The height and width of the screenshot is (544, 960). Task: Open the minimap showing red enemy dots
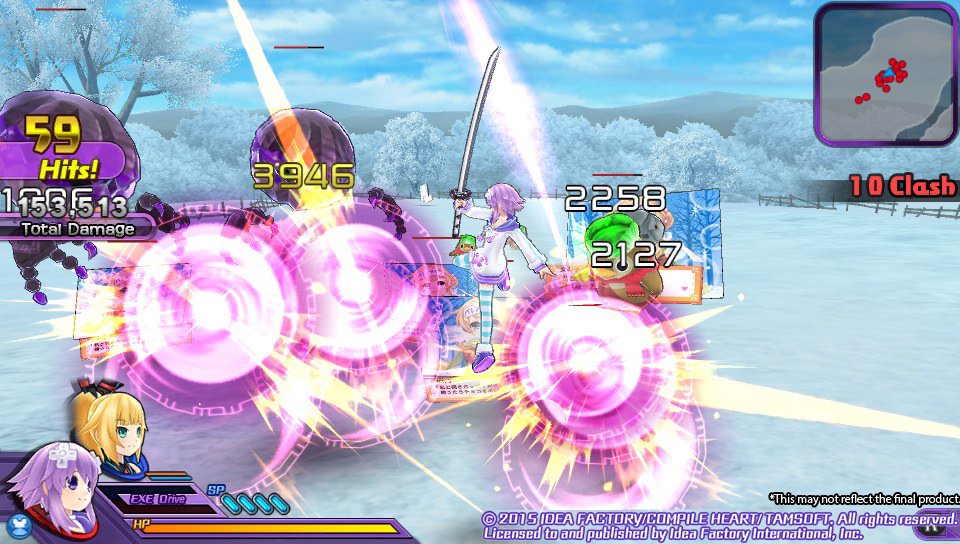tap(885, 75)
